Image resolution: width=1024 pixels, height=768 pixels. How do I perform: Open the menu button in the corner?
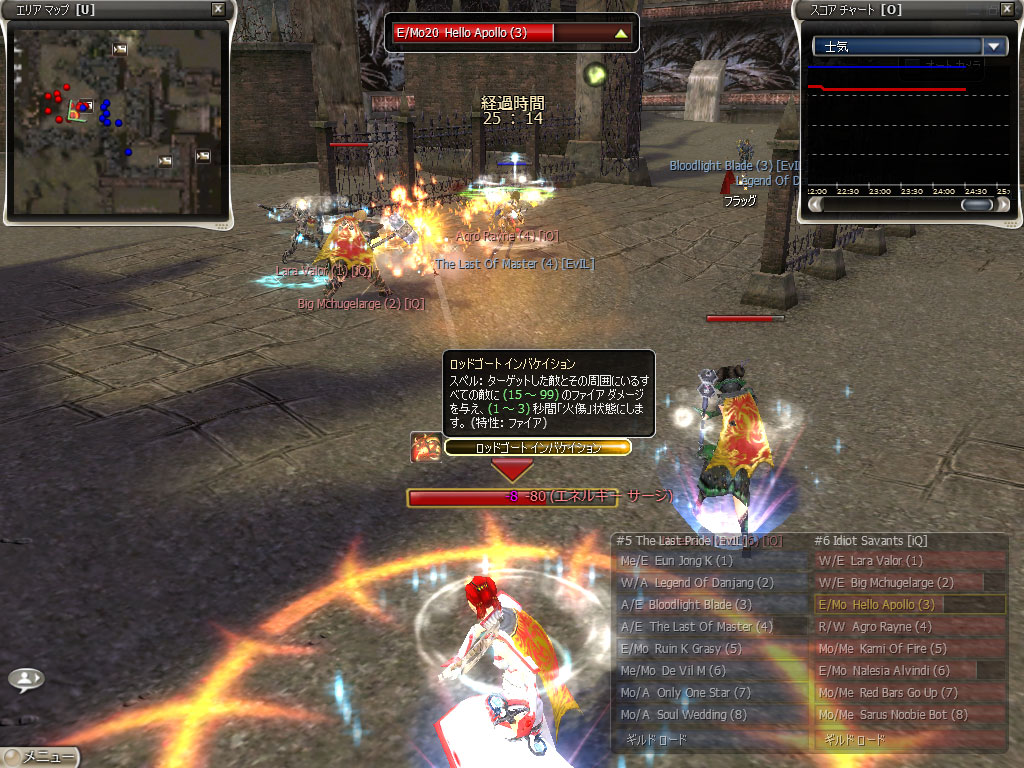coord(40,757)
